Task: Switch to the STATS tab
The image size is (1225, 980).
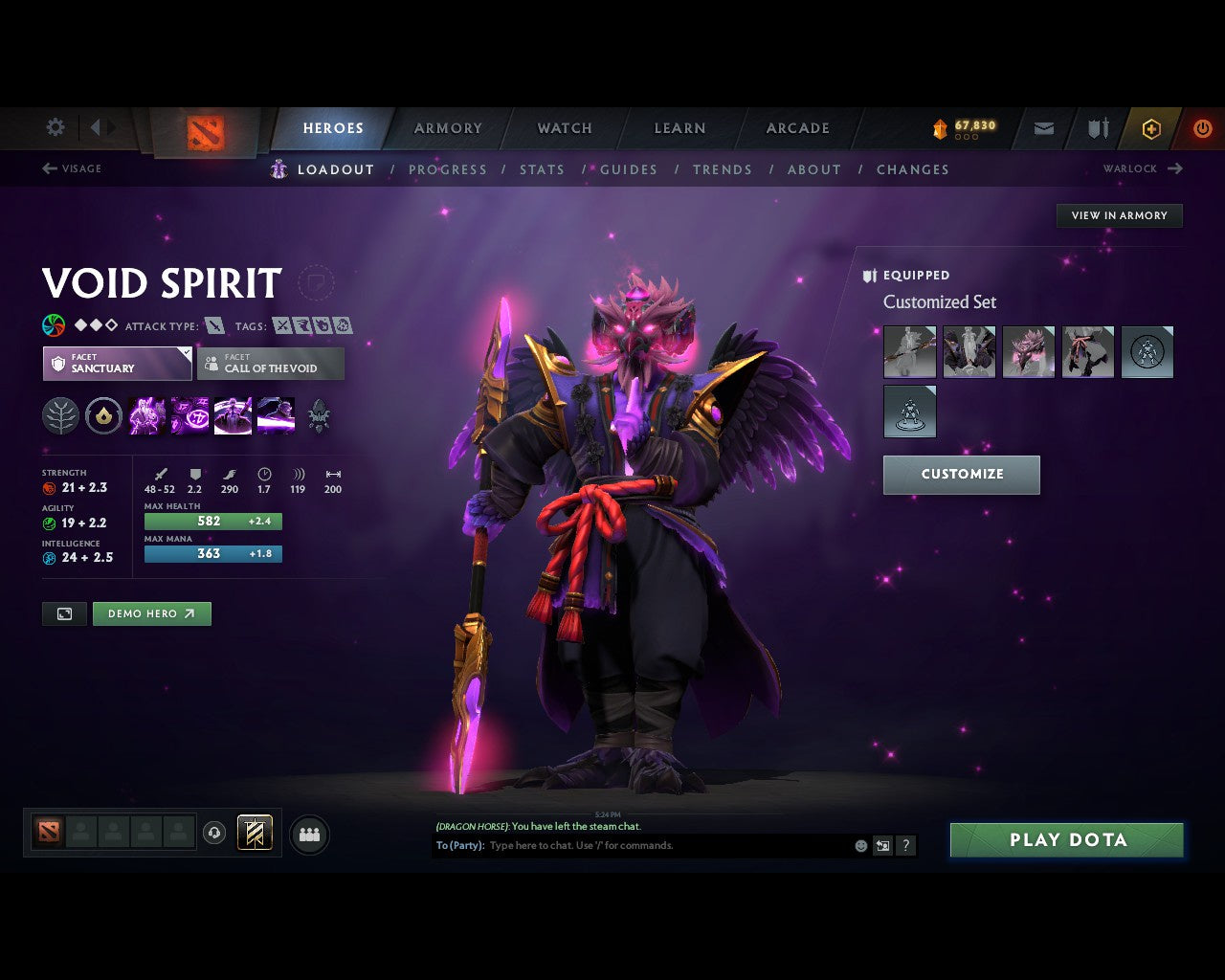Action: 542,169
